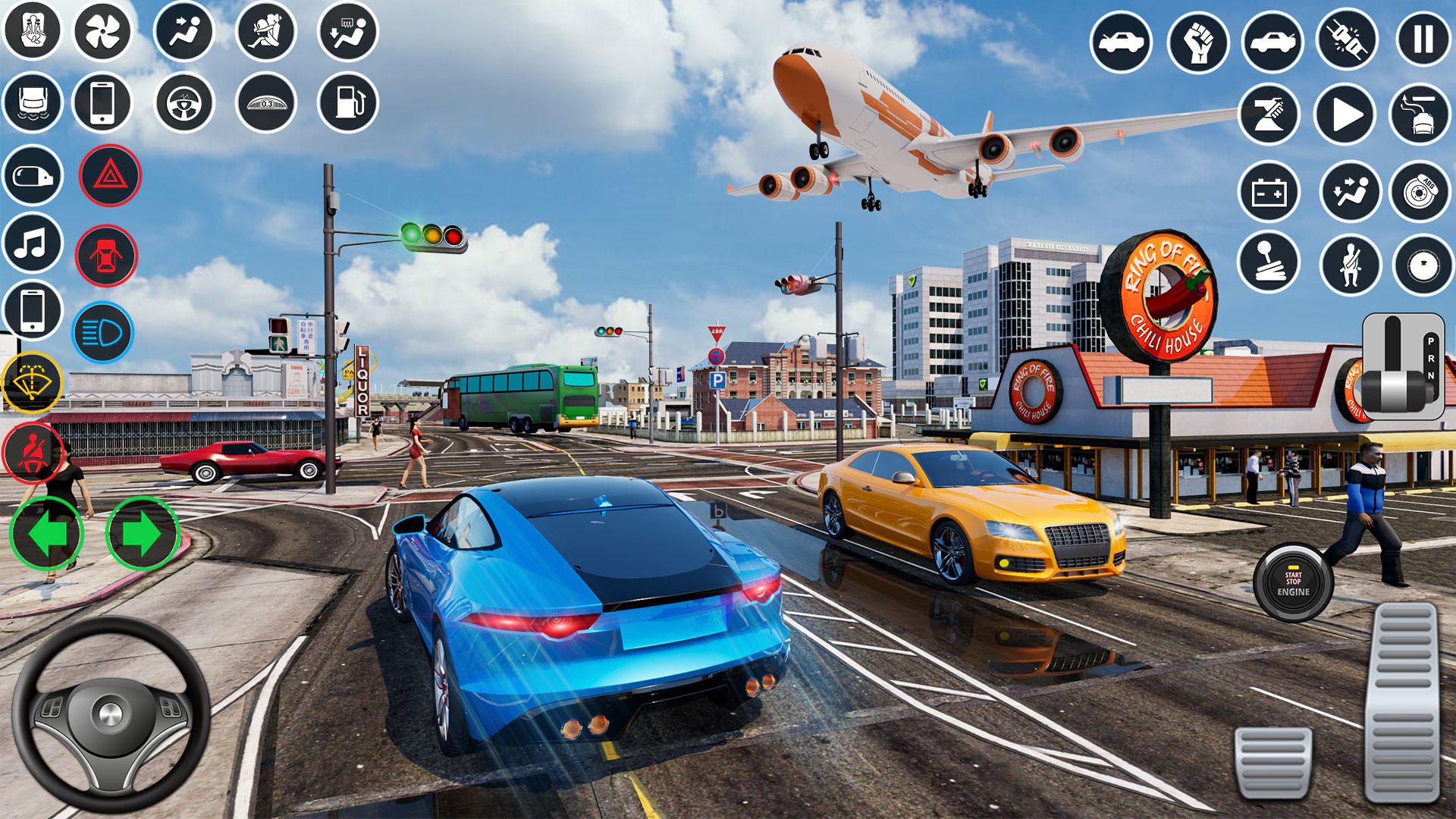Toggle the fan icon
The width and height of the screenshot is (1456, 819).
point(102,32)
